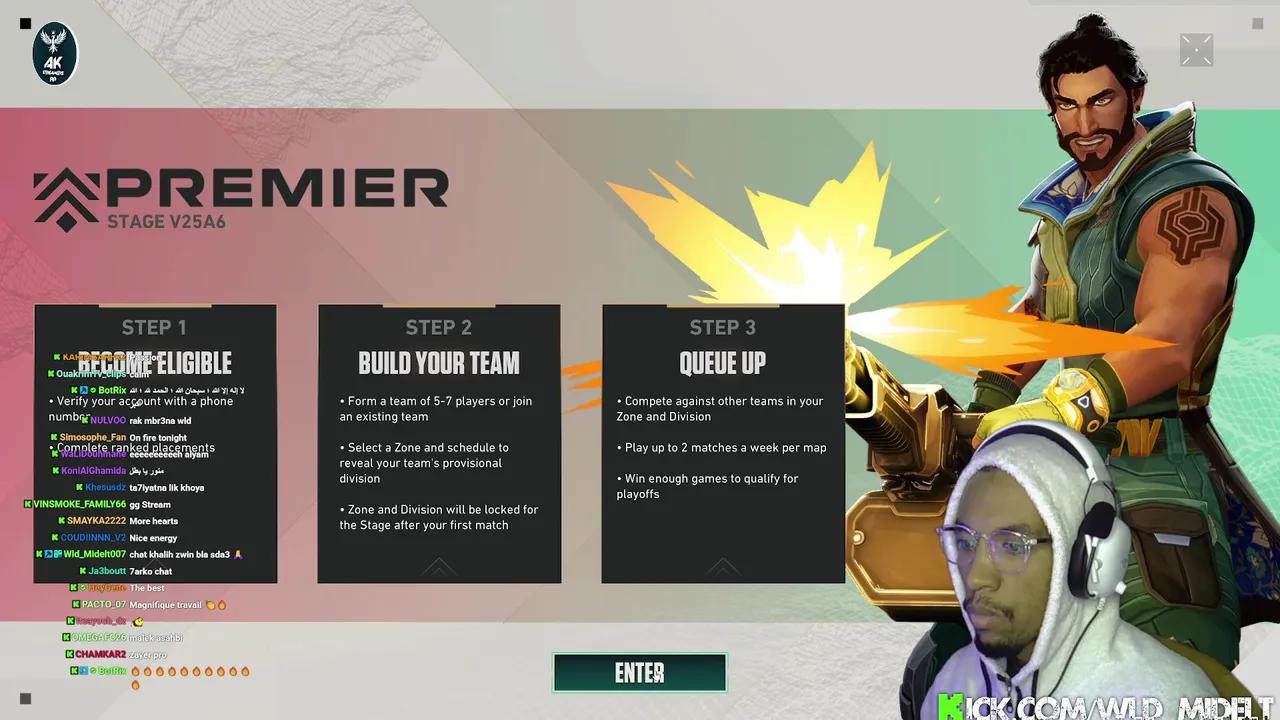Collapse the Queue Up card via its chevron

click(722, 567)
